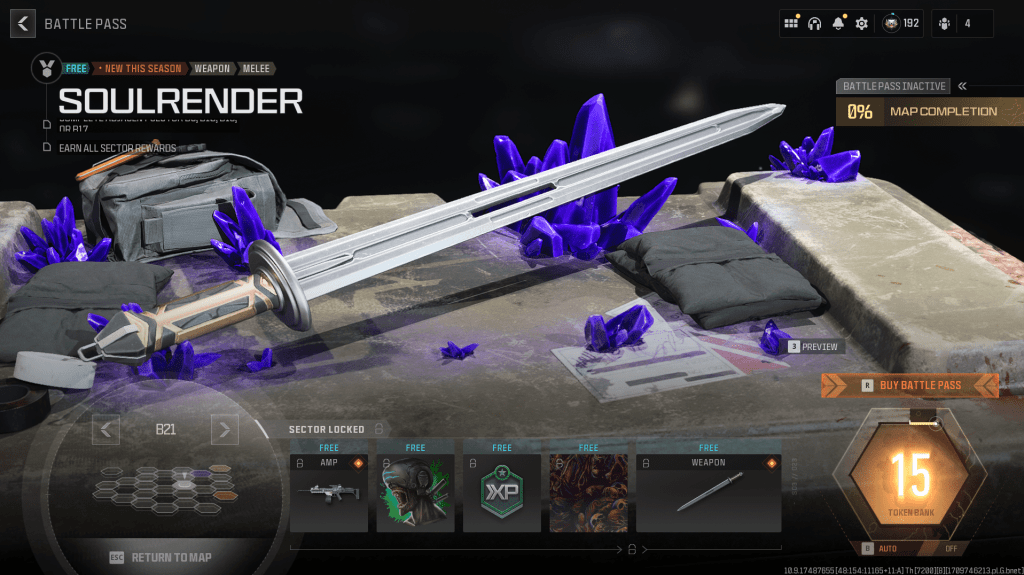
Task: Select the XP token reward tile
Action: point(502,493)
